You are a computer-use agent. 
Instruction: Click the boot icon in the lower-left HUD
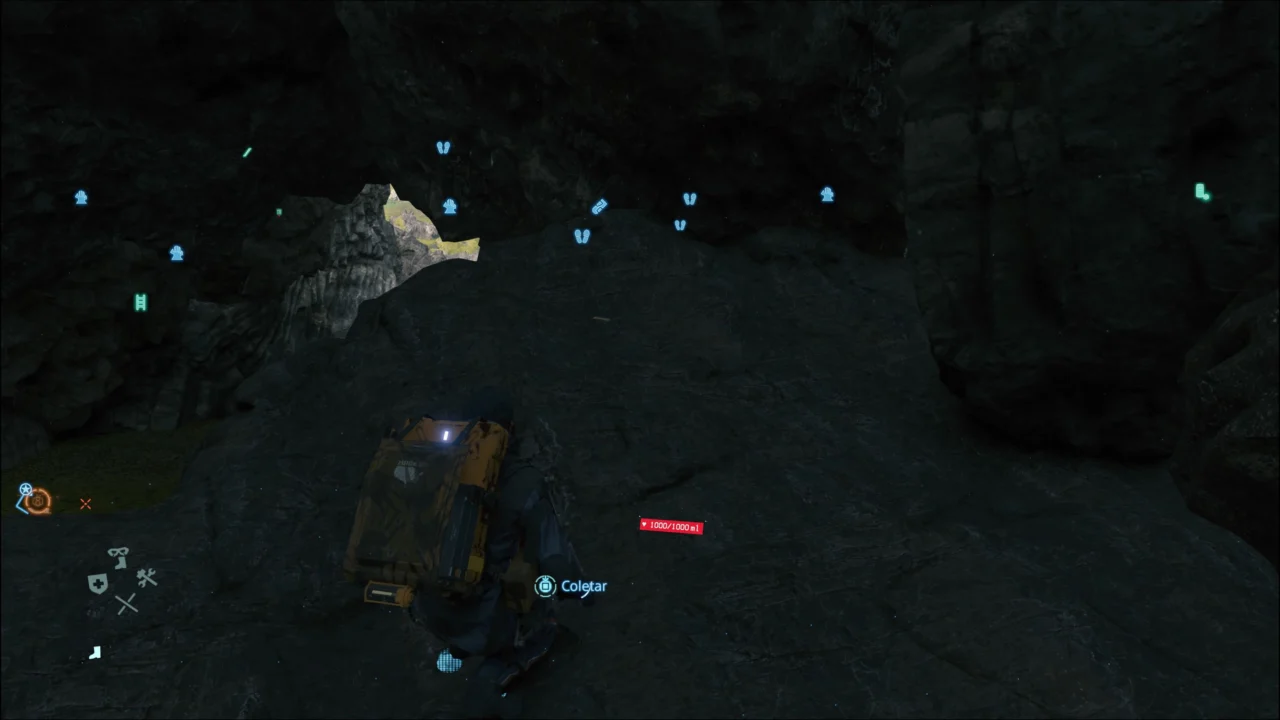click(95, 652)
